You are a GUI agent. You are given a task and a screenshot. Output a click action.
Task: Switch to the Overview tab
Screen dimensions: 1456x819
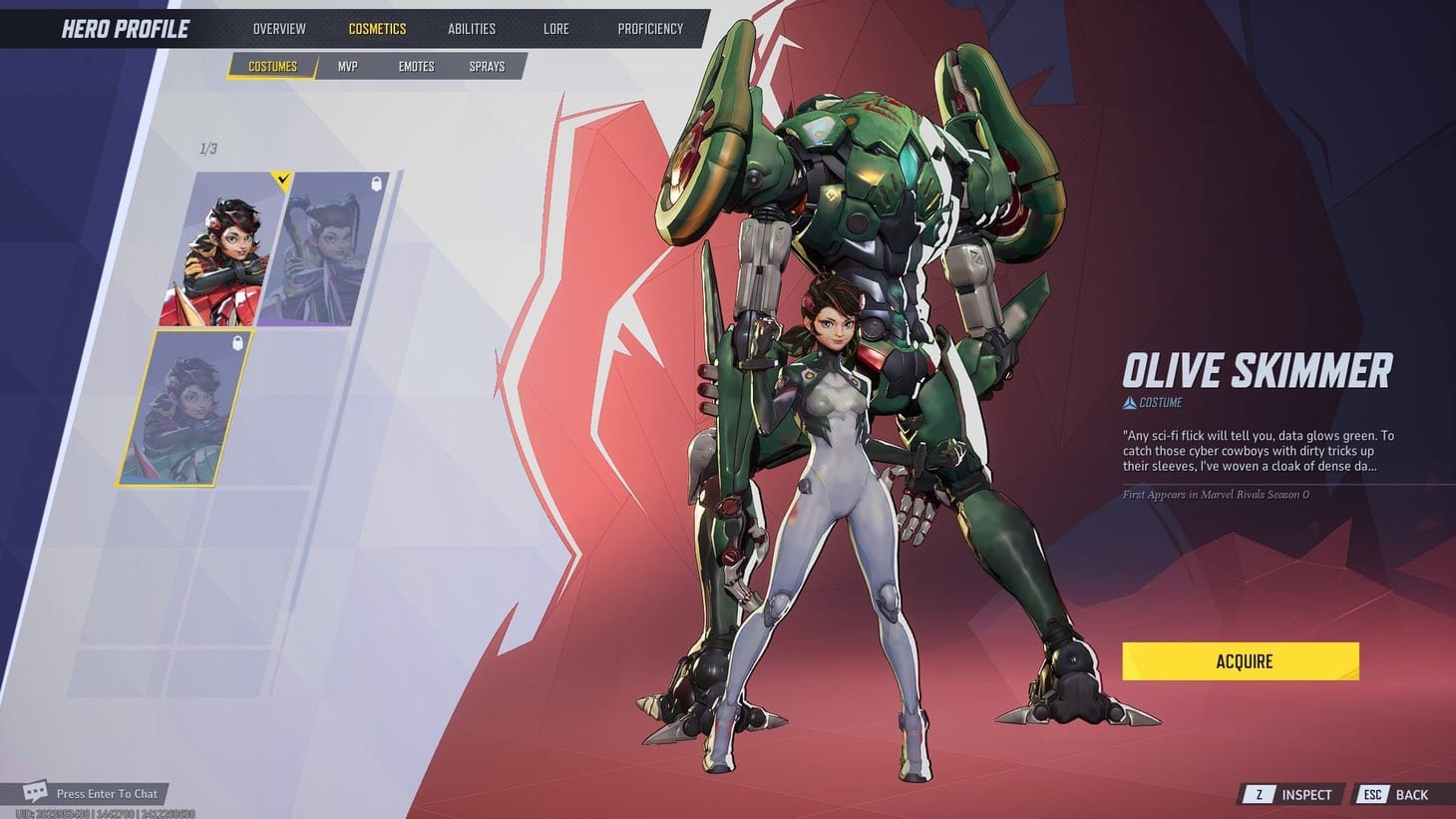point(278,28)
